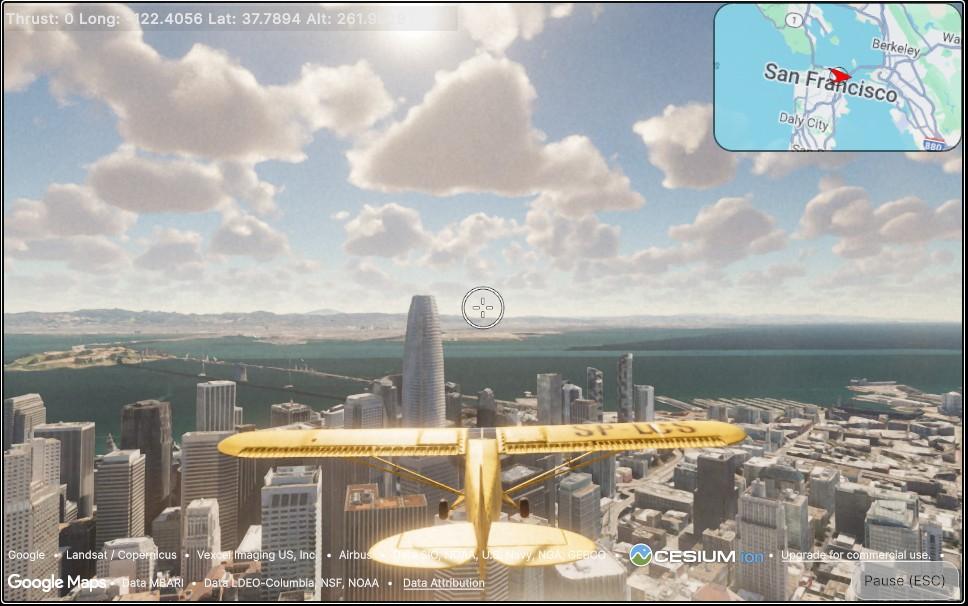The width and height of the screenshot is (968, 606).
Task: Open the Data Attribution link
Action: pos(443,583)
